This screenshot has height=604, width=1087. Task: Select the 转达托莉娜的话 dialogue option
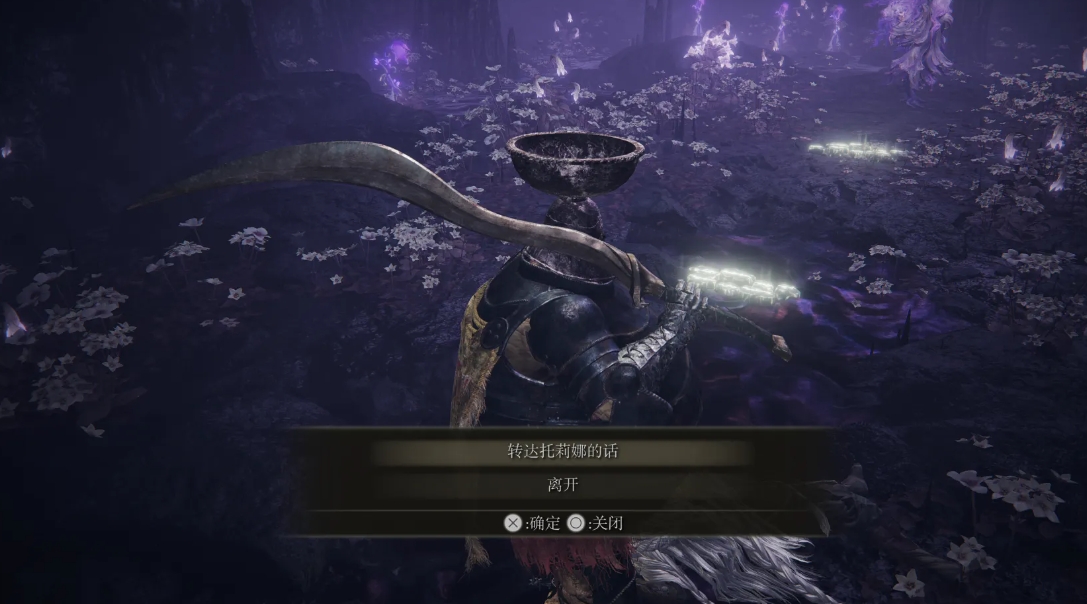click(x=561, y=452)
